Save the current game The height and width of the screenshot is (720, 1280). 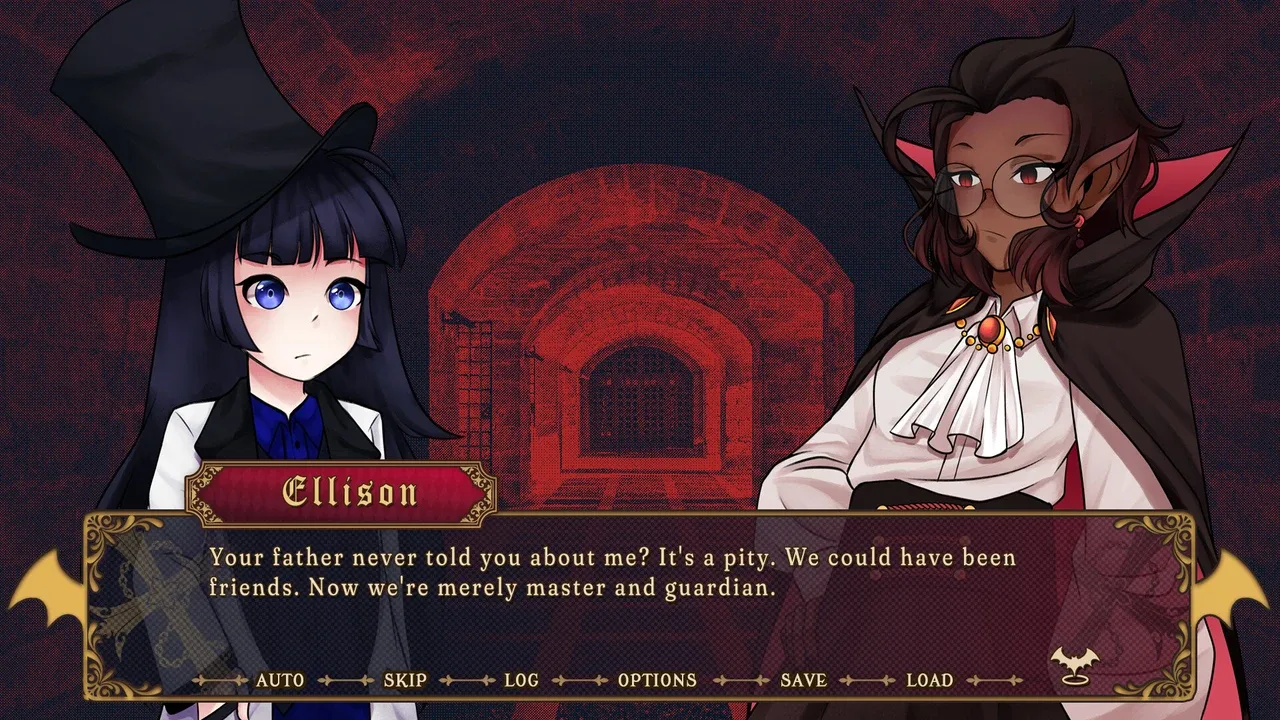[x=803, y=680]
